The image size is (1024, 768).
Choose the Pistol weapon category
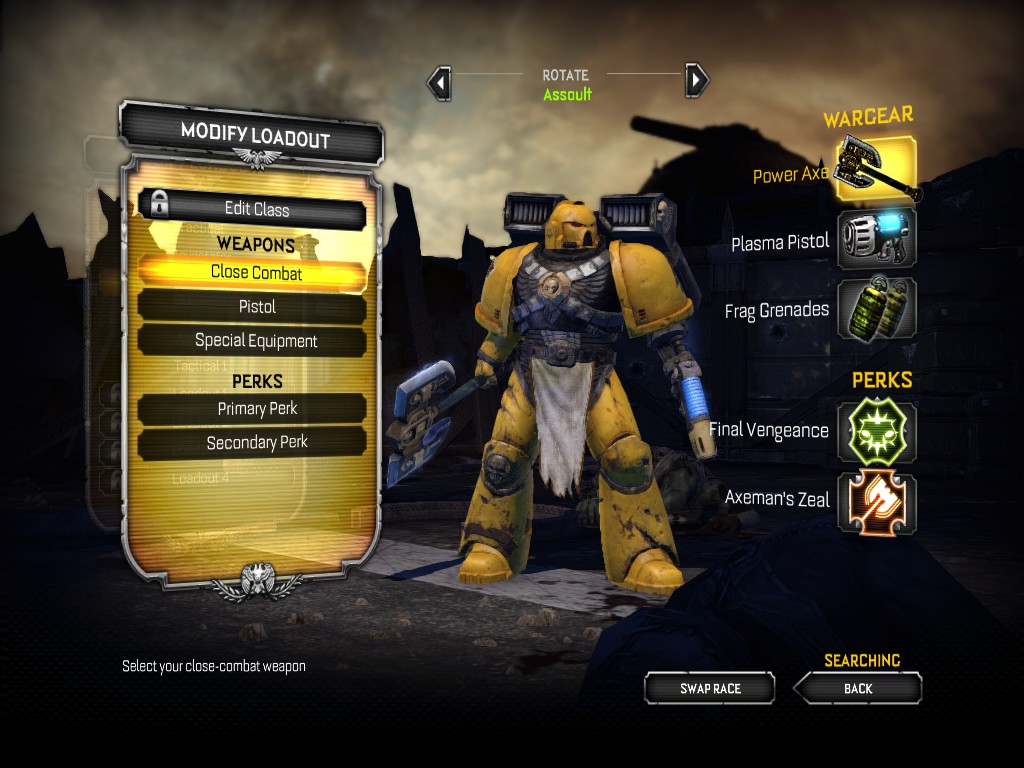tap(256, 306)
